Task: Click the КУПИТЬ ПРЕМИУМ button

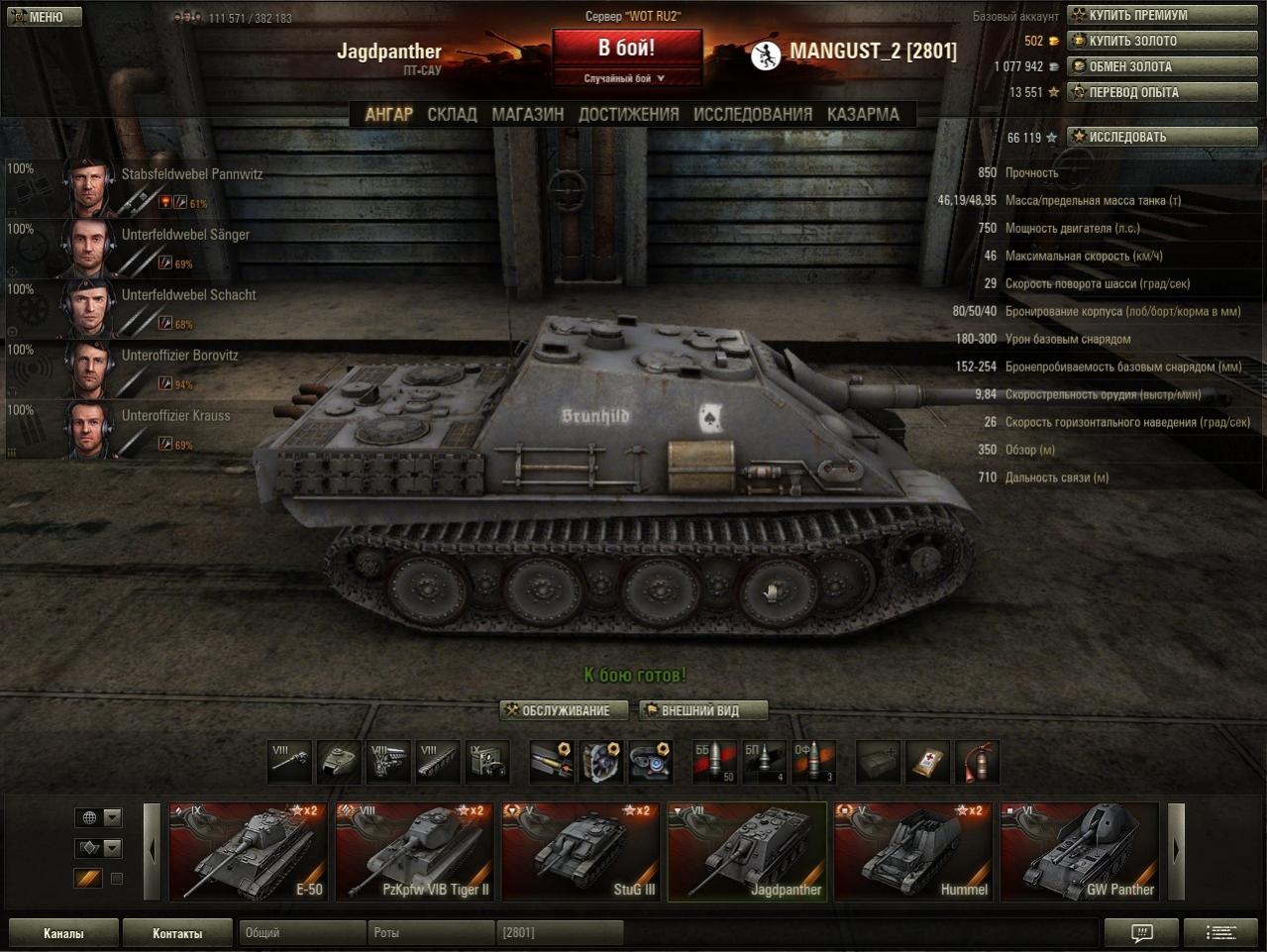Action: pos(1161,15)
